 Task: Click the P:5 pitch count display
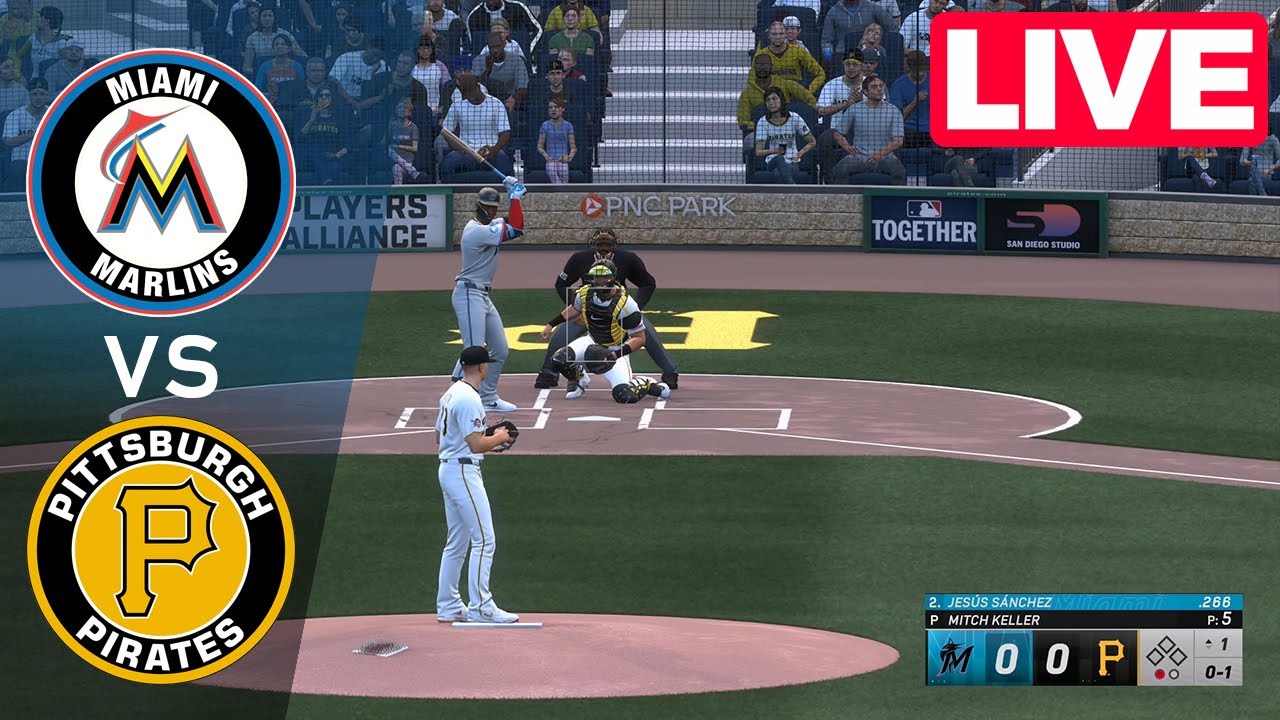[1220, 618]
